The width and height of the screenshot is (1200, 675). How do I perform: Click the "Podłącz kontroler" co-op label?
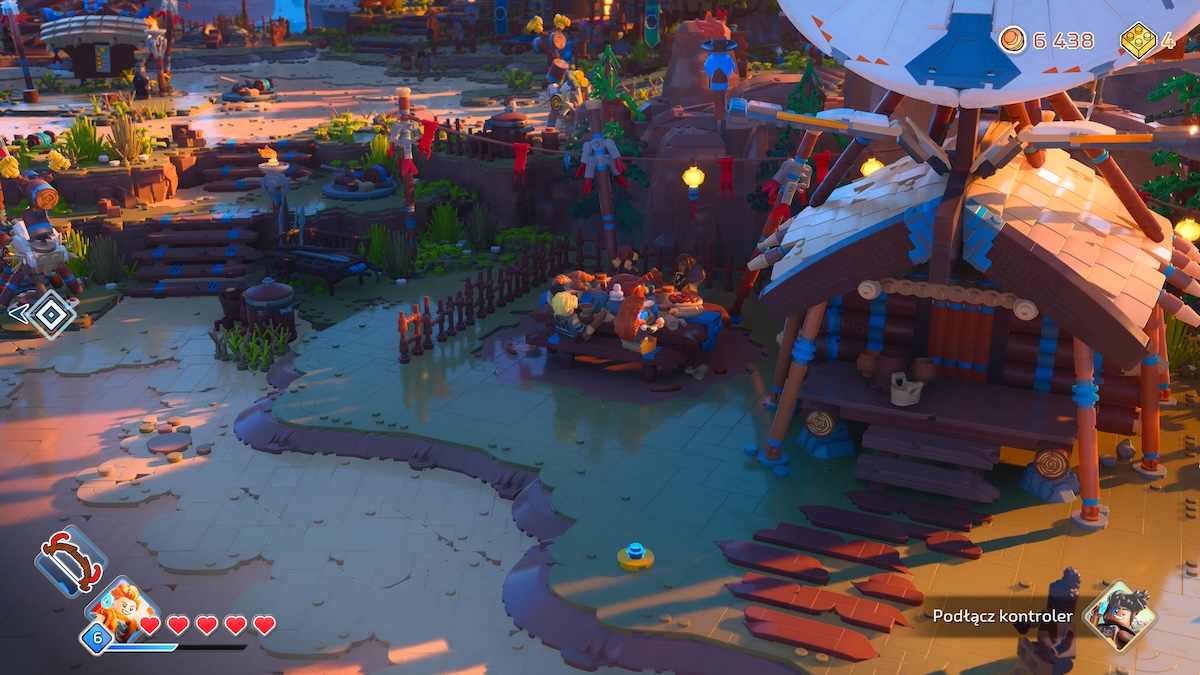[x=1003, y=616]
